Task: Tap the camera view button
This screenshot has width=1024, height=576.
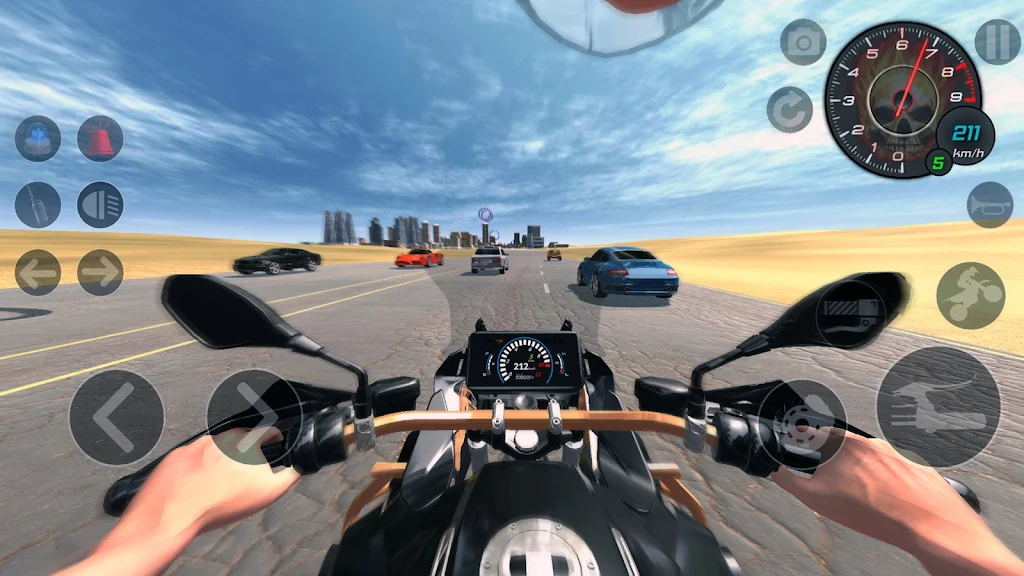Action: [x=803, y=42]
